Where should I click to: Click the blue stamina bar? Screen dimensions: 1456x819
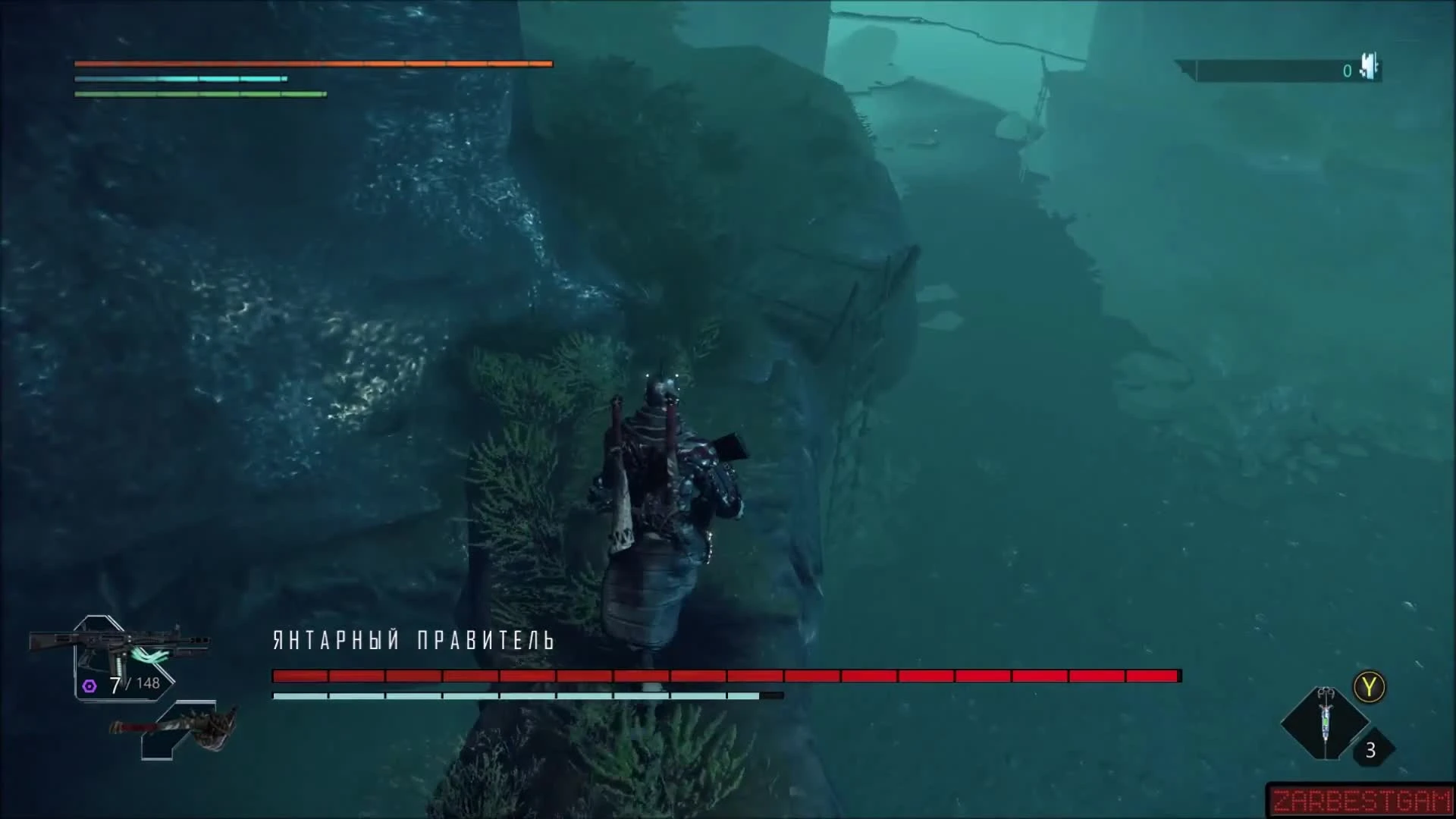click(x=180, y=79)
